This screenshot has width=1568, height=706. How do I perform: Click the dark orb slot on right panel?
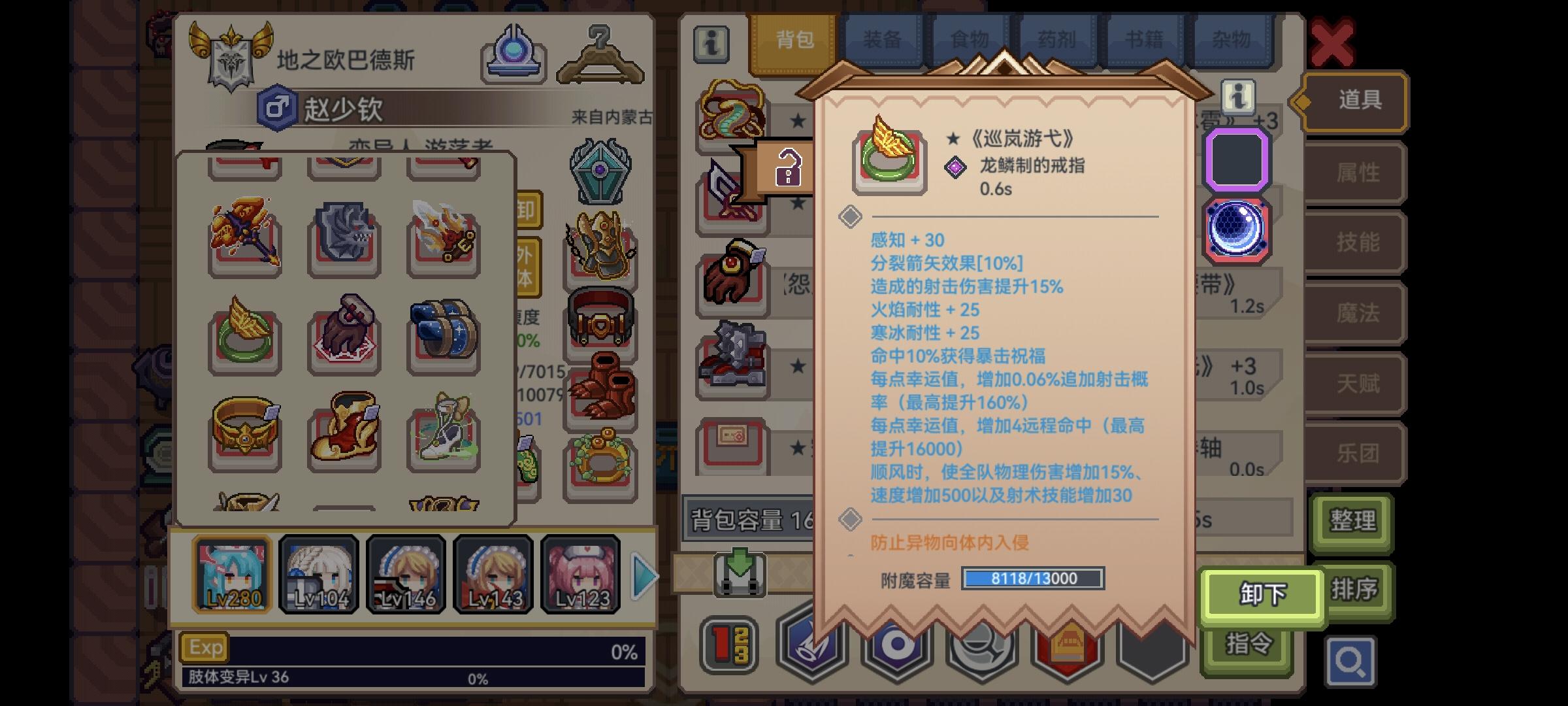[1237, 228]
